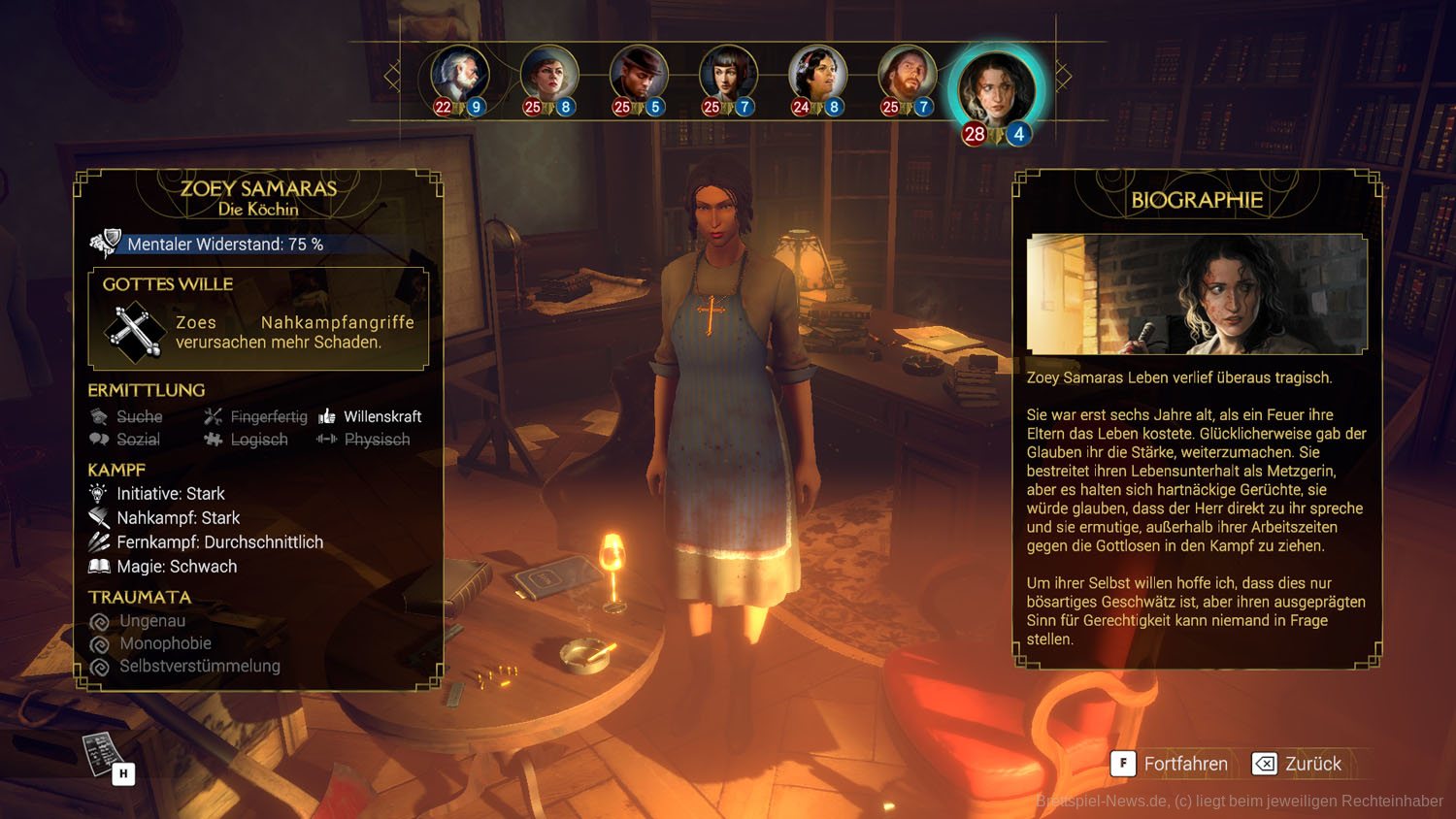This screenshot has height=819, width=1456.
Task: Select the white-haired bearded old man portrait
Action: (460, 76)
